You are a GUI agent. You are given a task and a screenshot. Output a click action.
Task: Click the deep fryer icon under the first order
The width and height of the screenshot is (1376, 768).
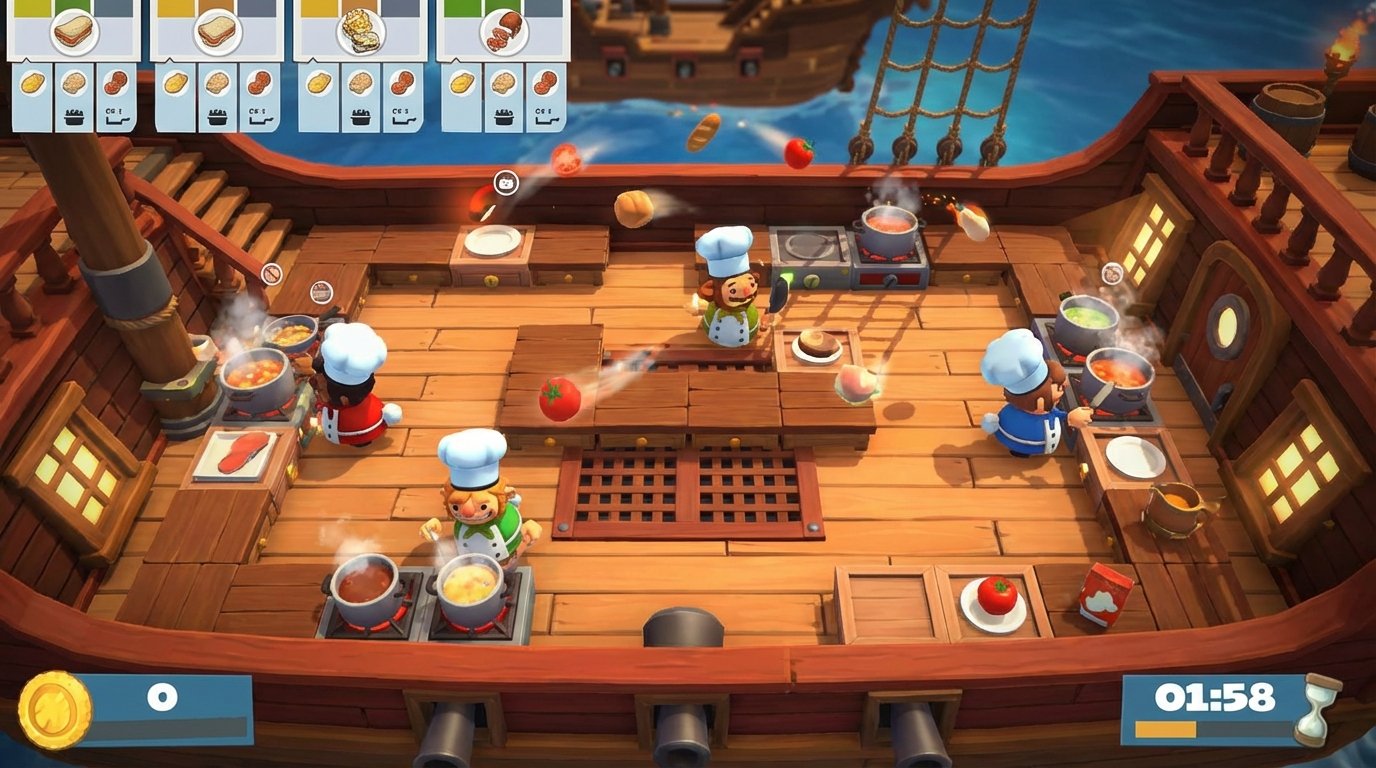[x=73, y=115]
